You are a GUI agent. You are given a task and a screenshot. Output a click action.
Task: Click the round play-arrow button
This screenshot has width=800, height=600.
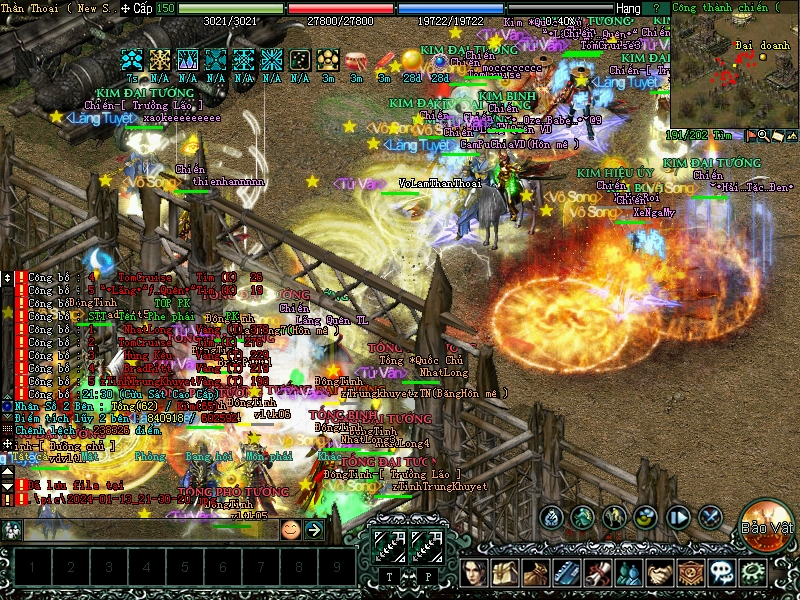point(679,517)
